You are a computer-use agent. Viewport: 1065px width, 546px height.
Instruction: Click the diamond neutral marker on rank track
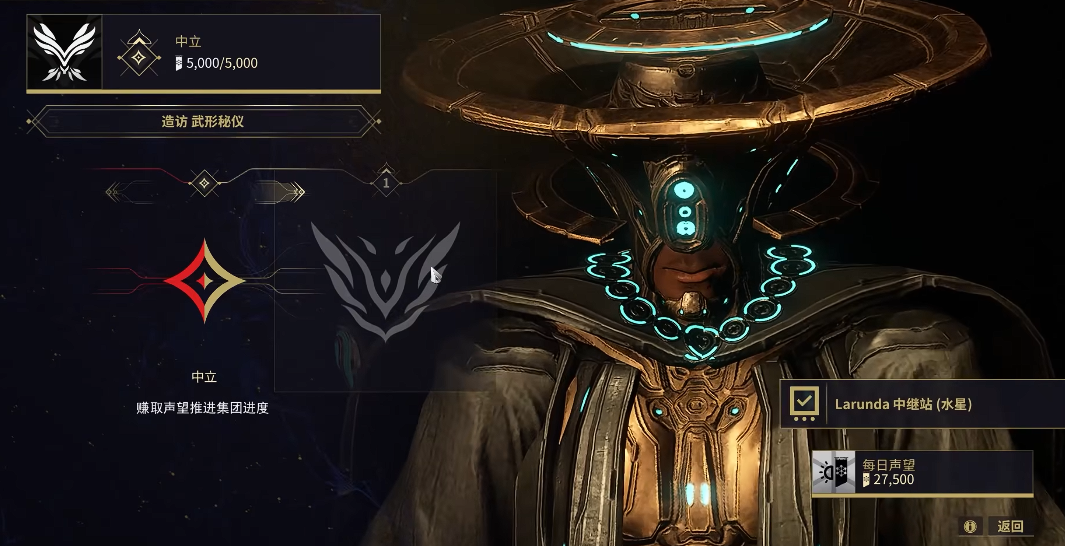tap(204, 183)
